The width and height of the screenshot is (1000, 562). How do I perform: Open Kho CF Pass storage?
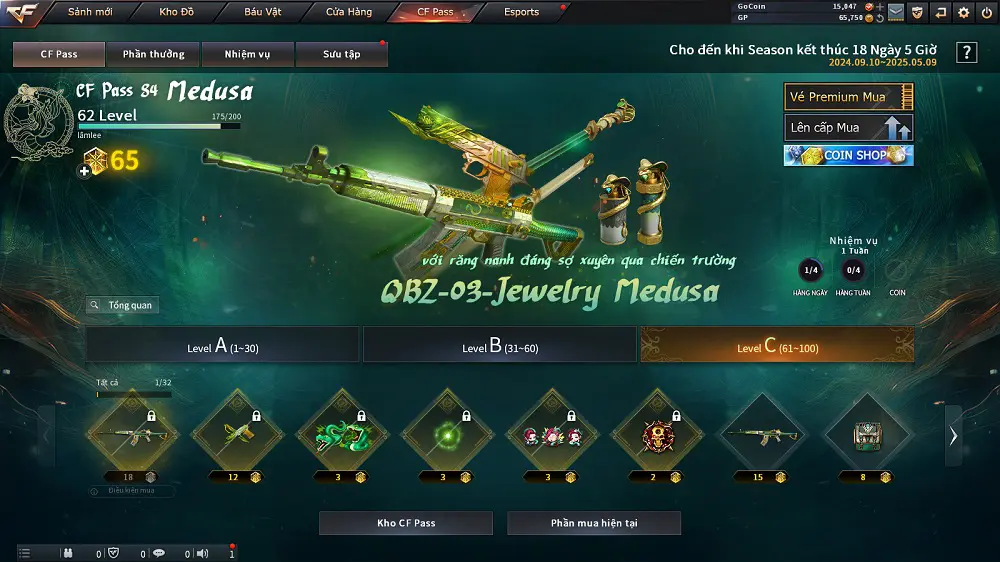pyautogui.click(x=405, y=523)
